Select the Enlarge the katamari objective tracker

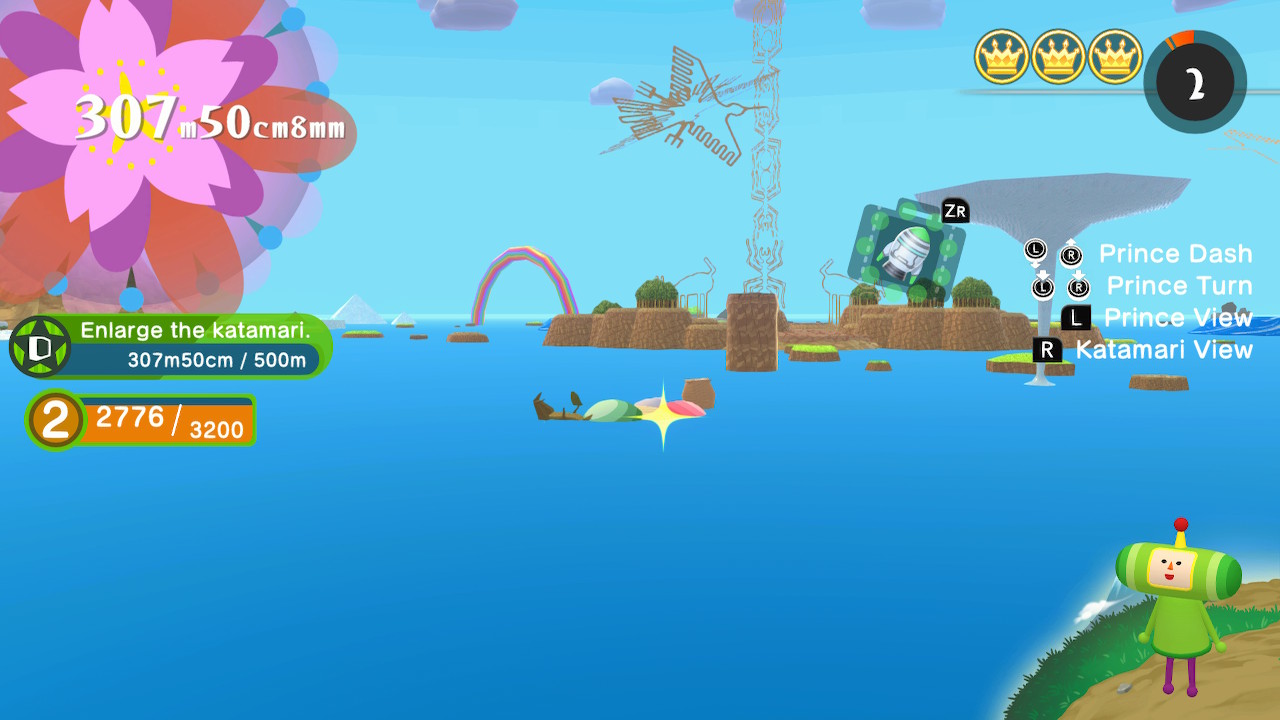(172, 345)
